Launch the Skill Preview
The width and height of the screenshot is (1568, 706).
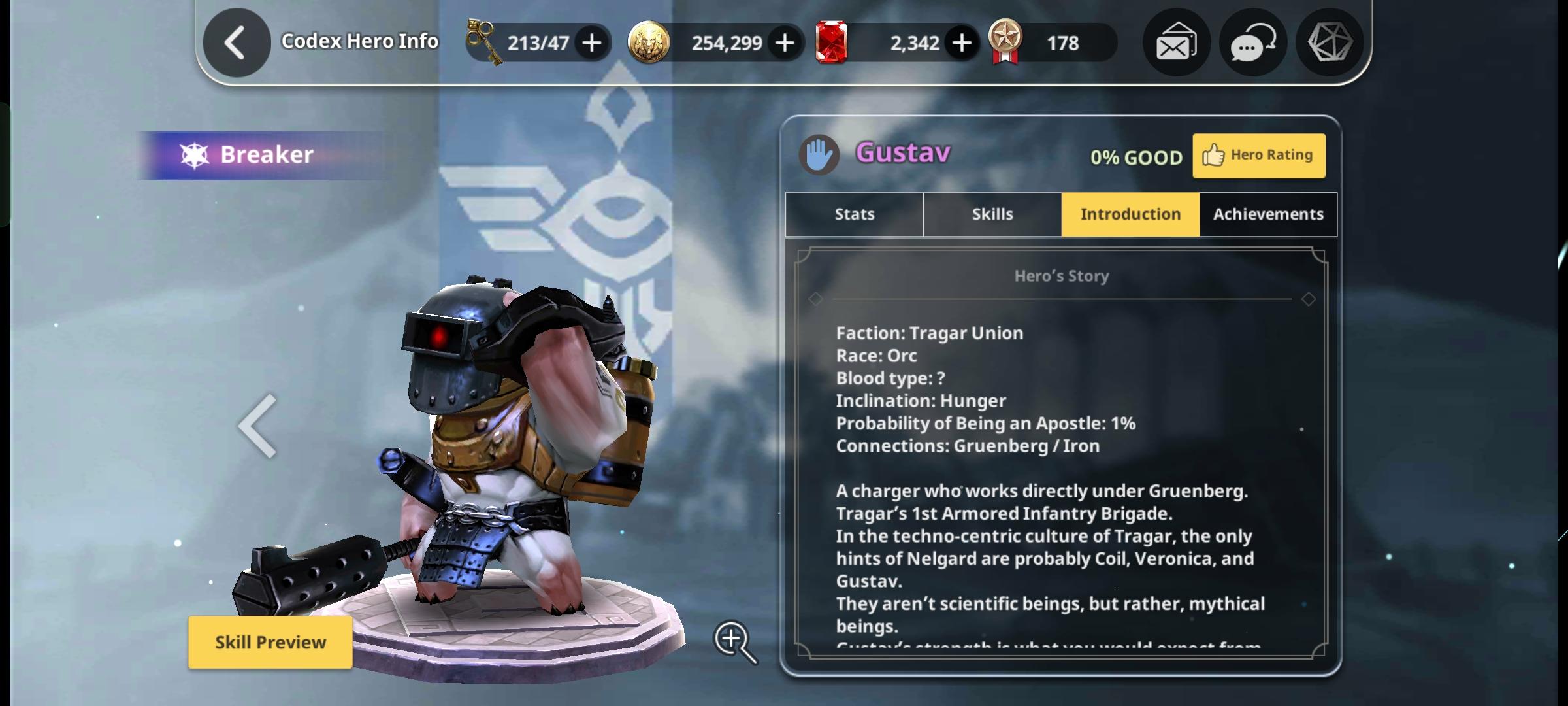270,642
